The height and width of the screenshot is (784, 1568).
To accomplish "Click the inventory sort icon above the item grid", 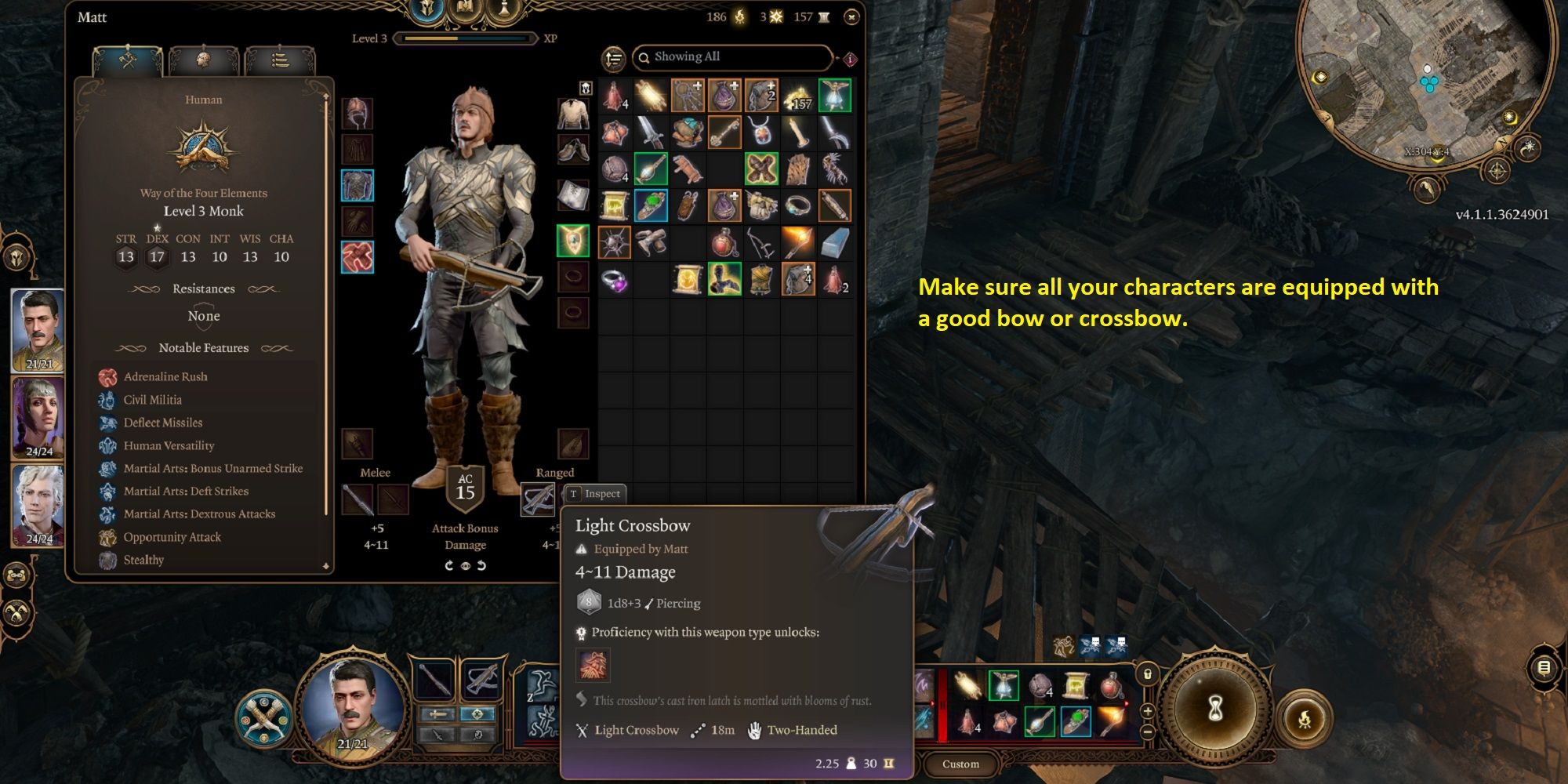I will pos(612,60).
